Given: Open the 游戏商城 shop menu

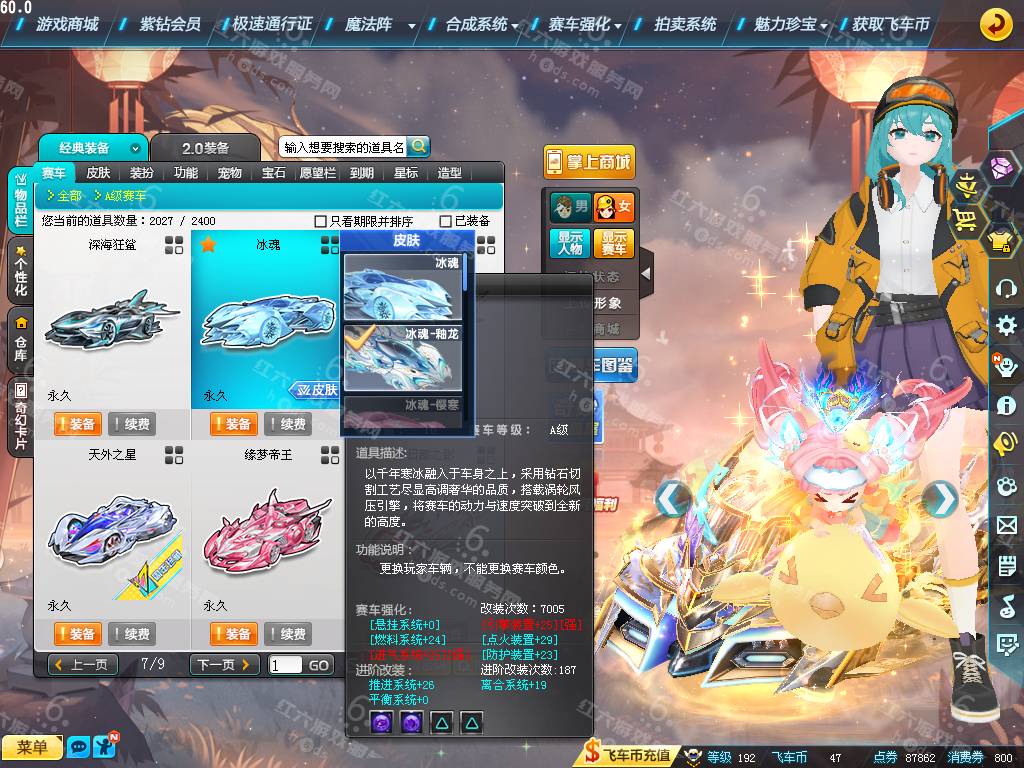Looking at the screenshot, I should [74, 24].
